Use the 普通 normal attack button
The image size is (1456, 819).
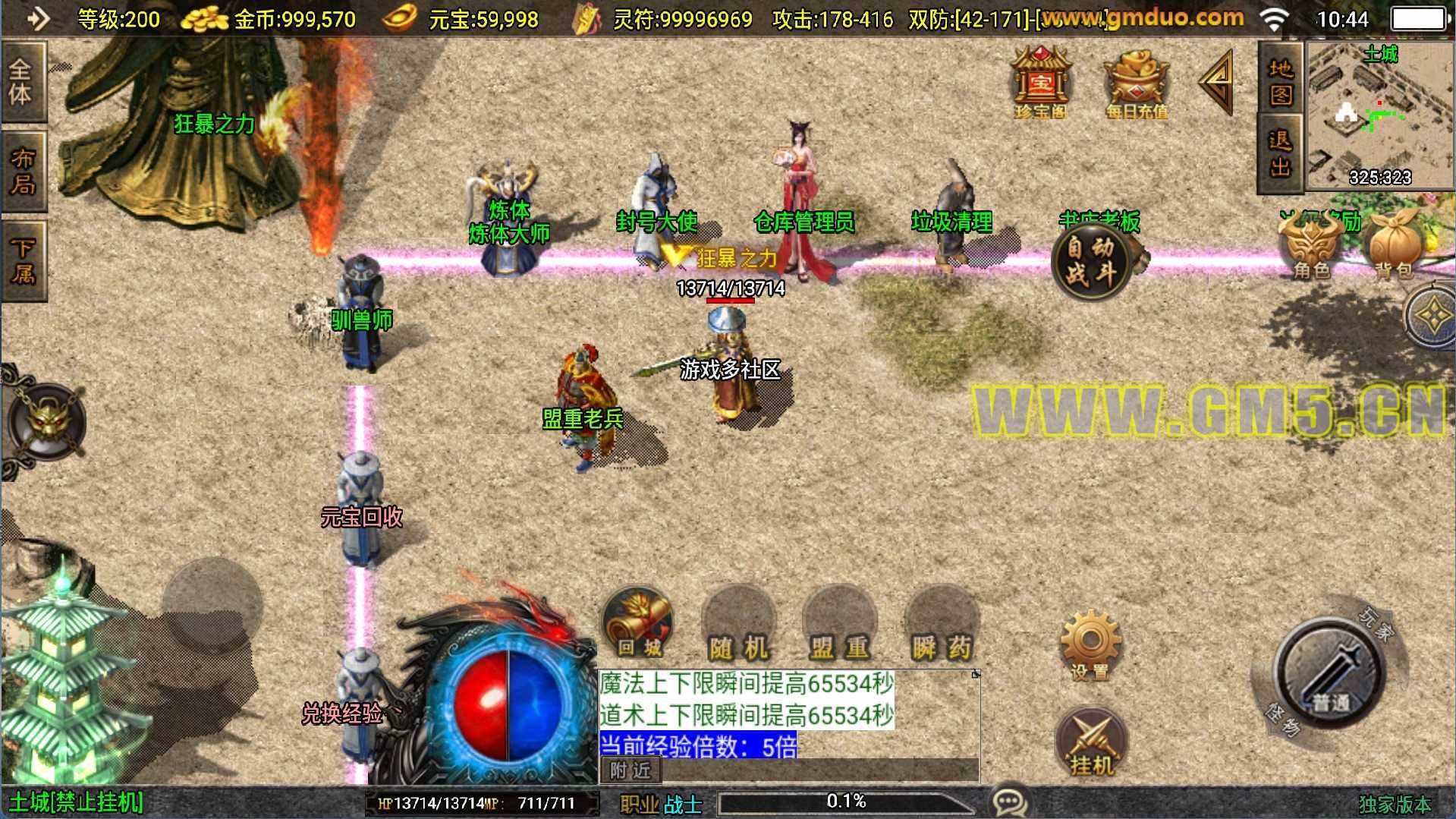(1330, 673)
